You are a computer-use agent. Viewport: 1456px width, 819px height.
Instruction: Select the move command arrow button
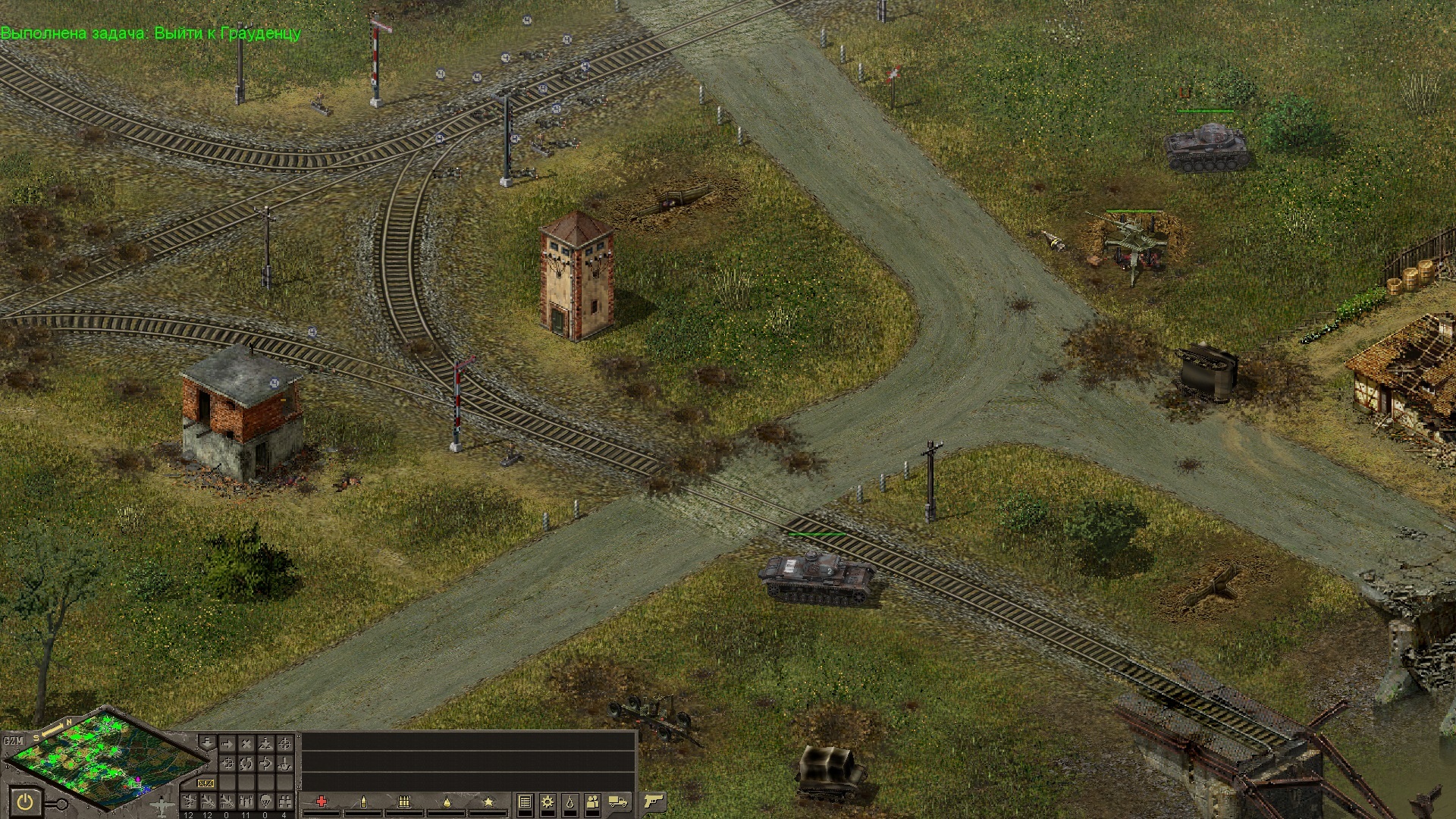(x=227, y=744)
